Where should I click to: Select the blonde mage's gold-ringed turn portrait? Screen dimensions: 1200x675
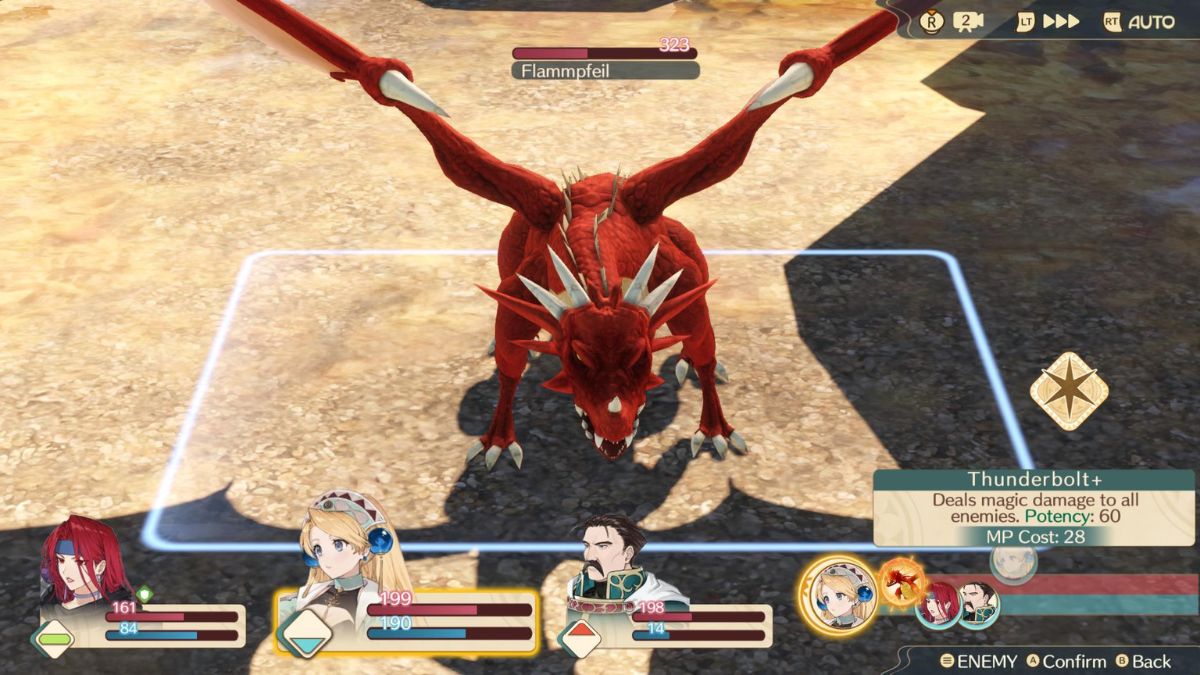[x=837, y=596]
